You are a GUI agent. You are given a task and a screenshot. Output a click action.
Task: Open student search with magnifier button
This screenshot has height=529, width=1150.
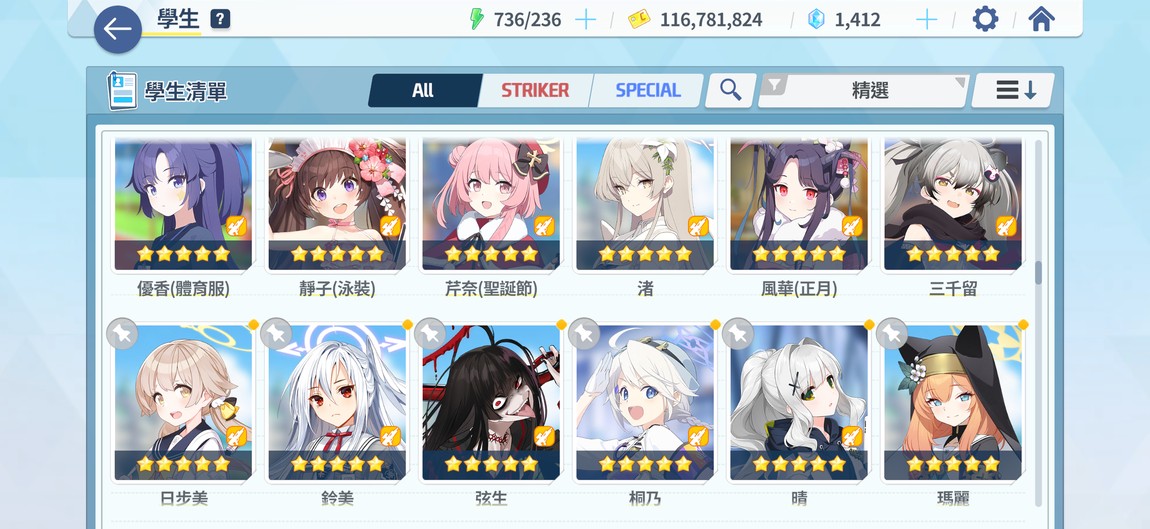(x=731, y=90)
